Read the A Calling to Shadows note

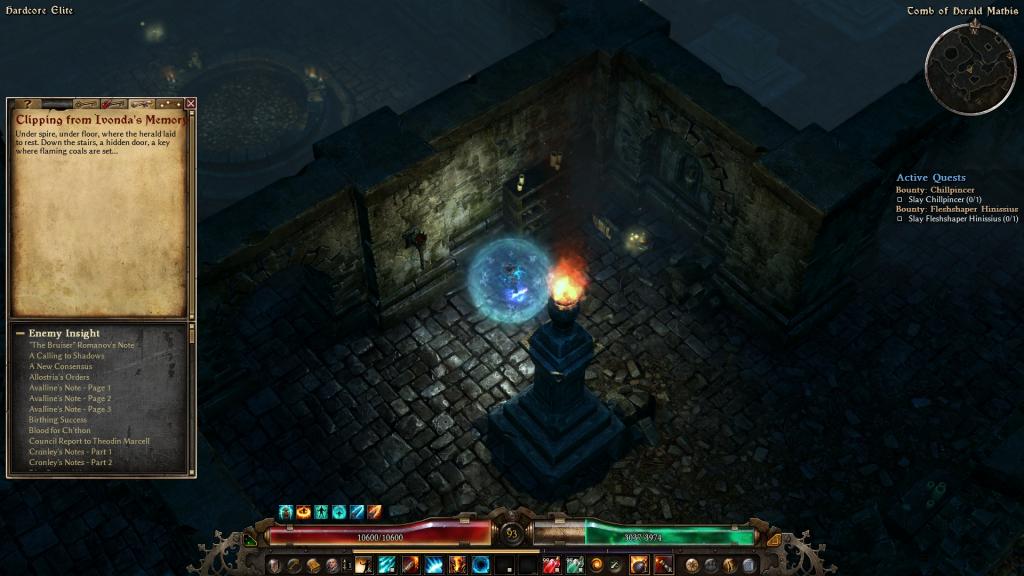pos(66,356)
